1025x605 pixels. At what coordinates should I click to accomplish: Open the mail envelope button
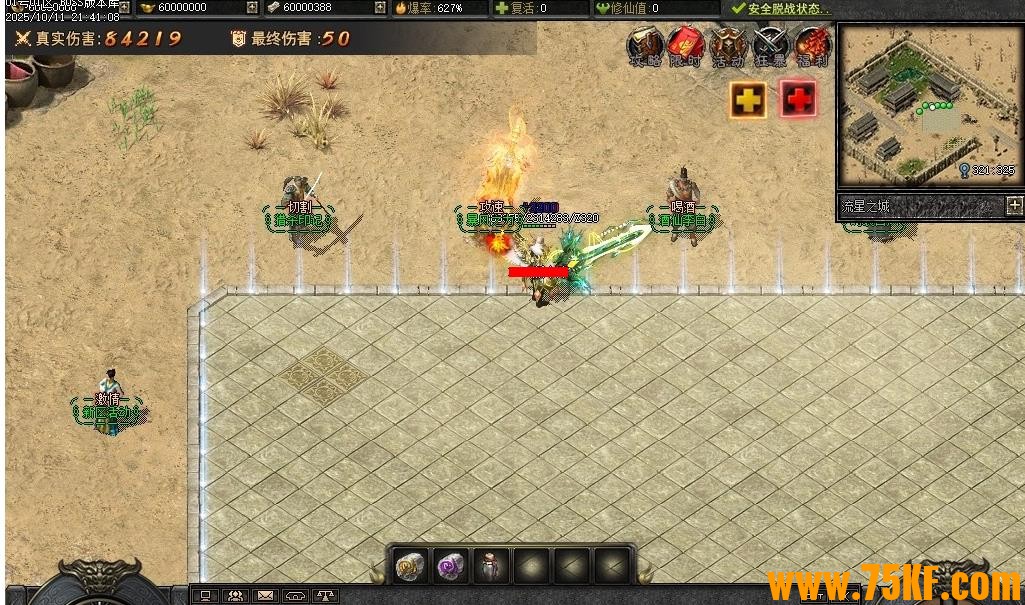coord(265,595)
